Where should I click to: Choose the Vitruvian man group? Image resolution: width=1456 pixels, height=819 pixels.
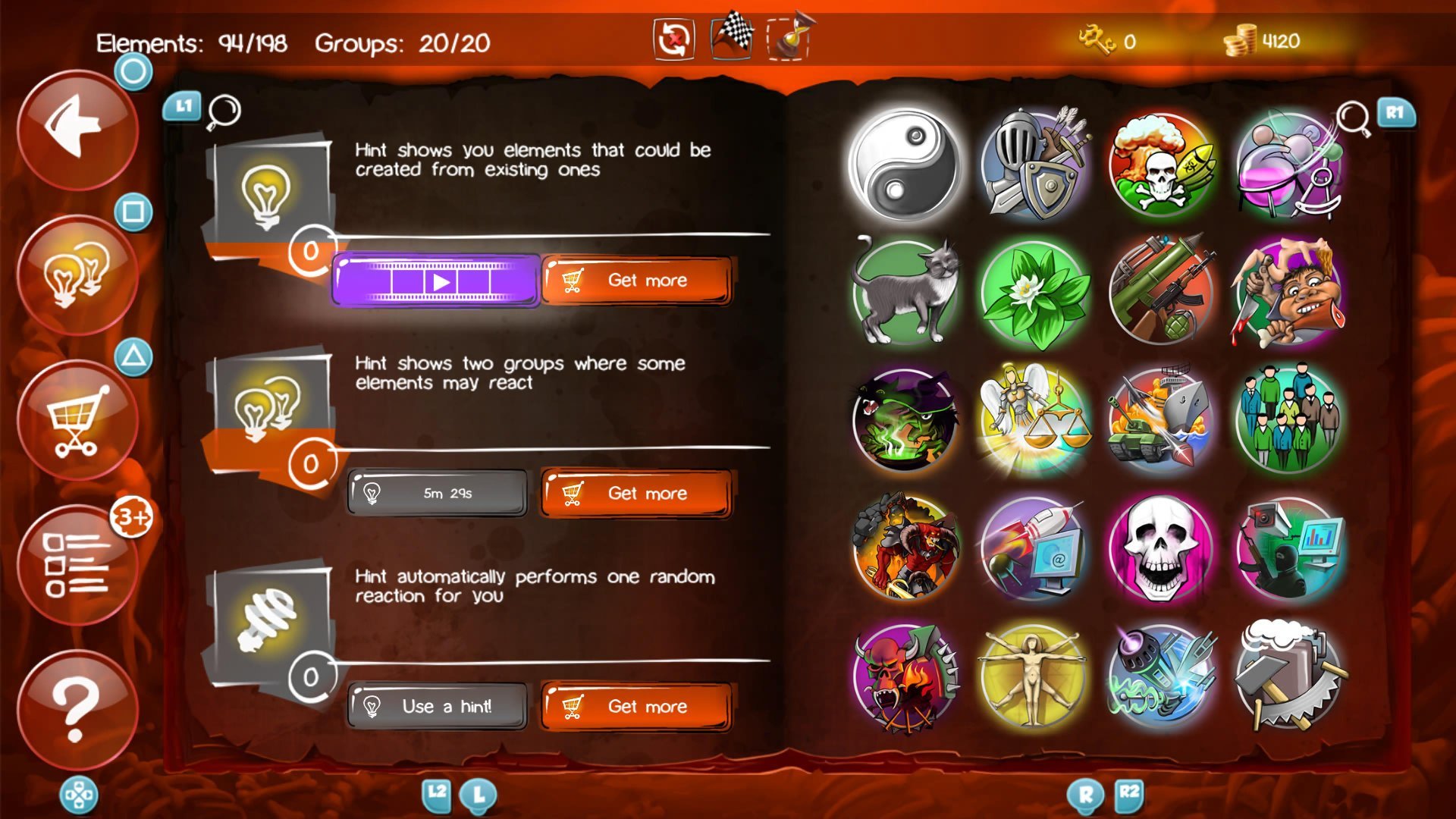1033,676
